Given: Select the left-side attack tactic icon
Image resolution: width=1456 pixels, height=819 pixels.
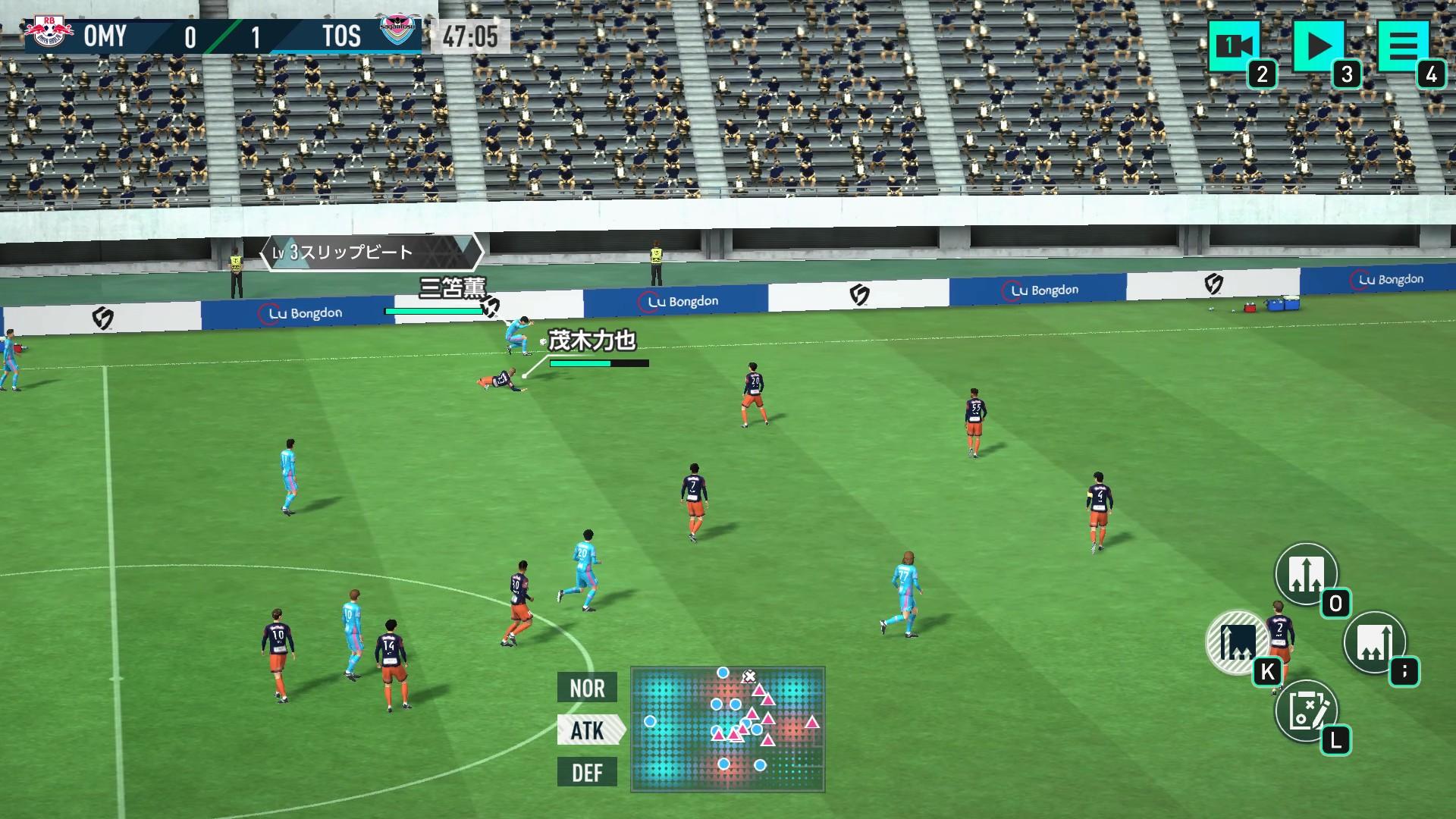Looking at the screenshot, I should (x=1237, y=642).
